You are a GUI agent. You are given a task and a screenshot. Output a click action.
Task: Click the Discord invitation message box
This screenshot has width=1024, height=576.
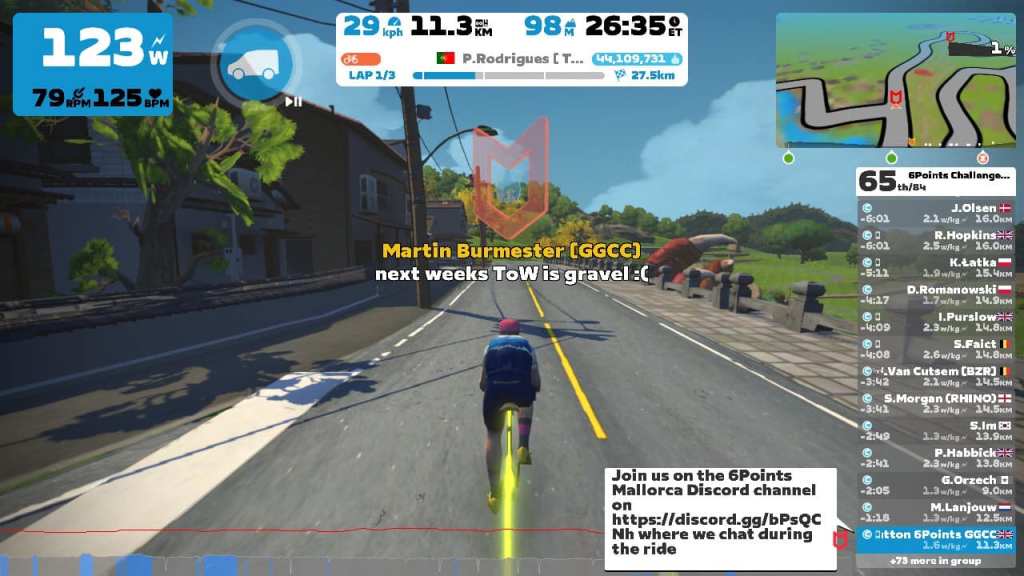[x=720, y=518]
